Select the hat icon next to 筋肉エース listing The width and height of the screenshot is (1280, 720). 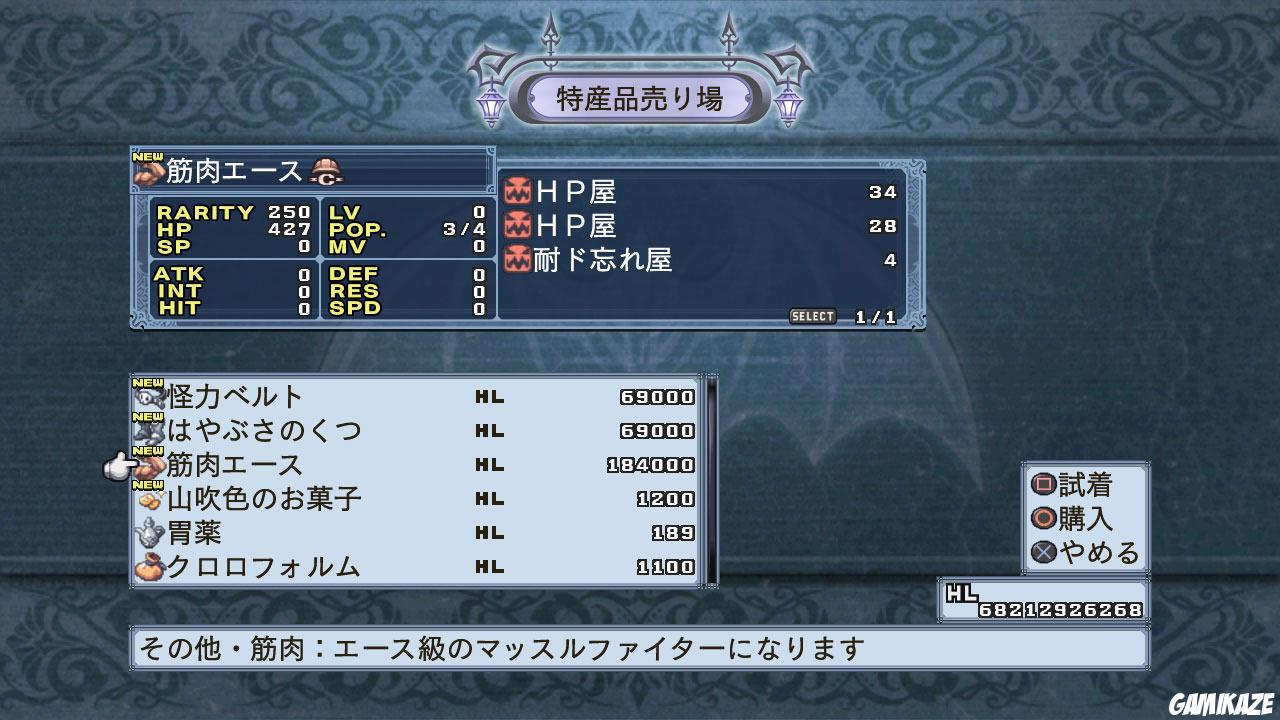(x=151, y=465)
